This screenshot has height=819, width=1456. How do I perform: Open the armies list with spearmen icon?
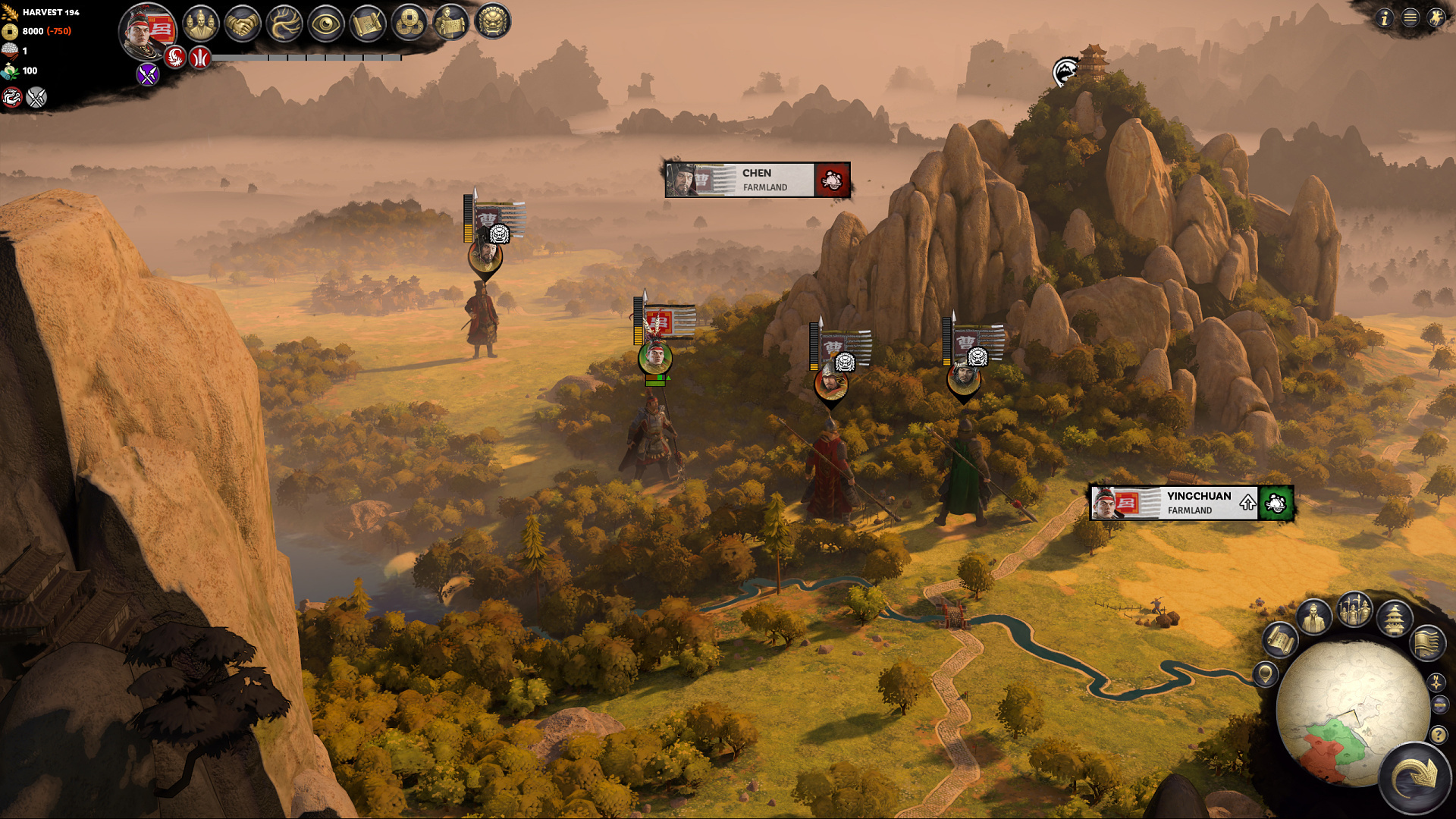[x=1354, y=610]
